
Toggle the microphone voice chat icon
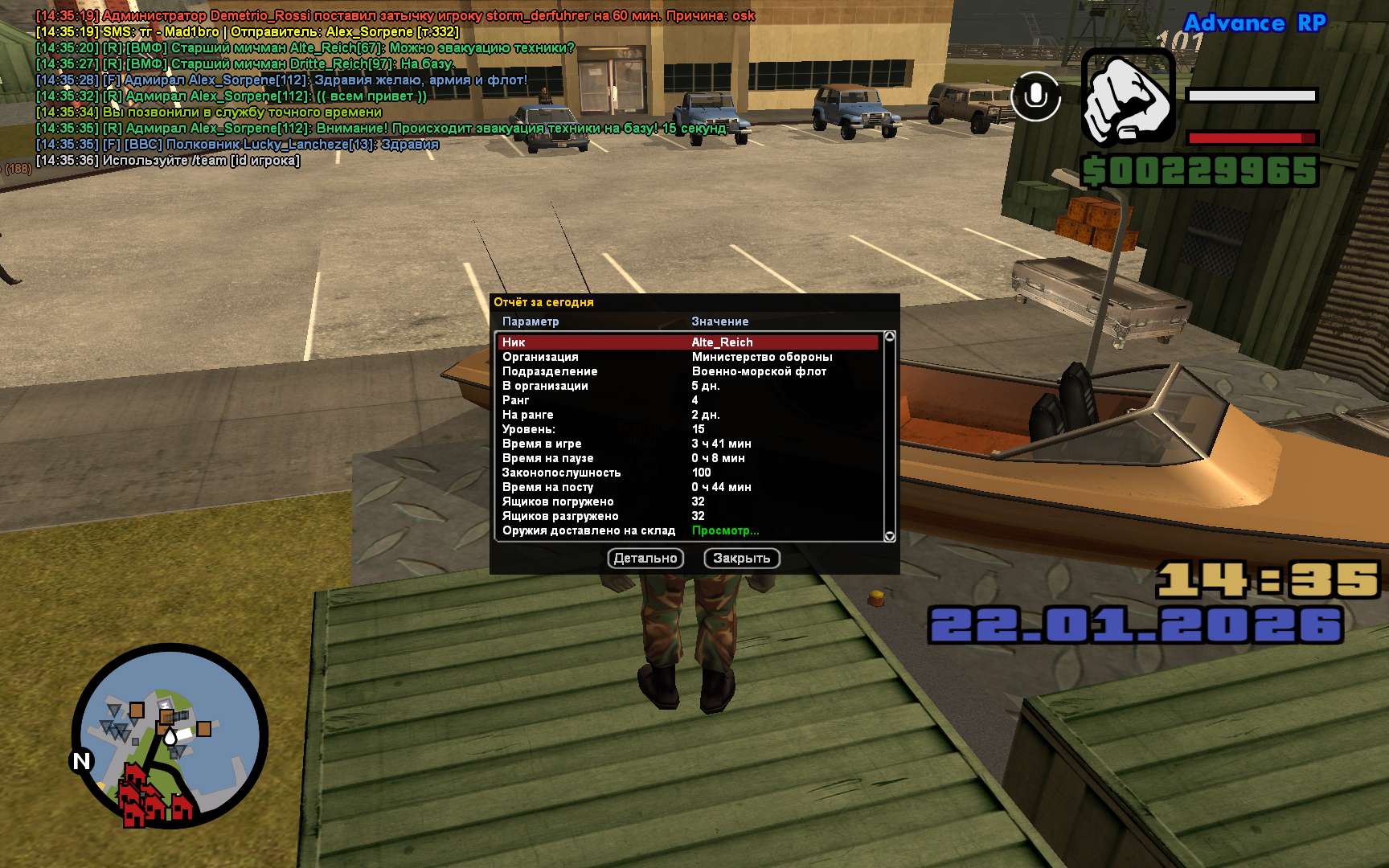[x=1035, y=96]
